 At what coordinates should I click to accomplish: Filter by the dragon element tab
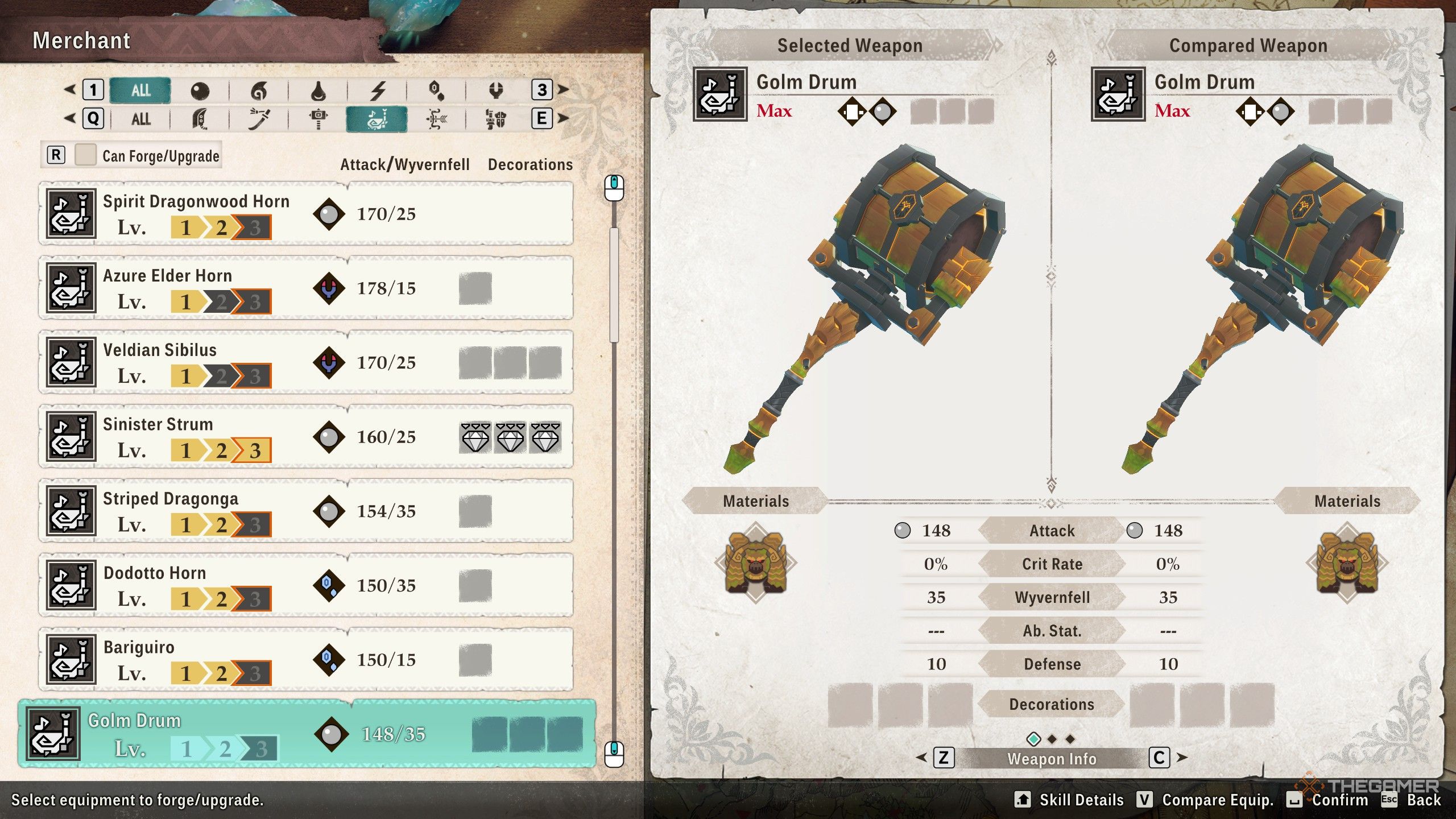pos(496,90)
